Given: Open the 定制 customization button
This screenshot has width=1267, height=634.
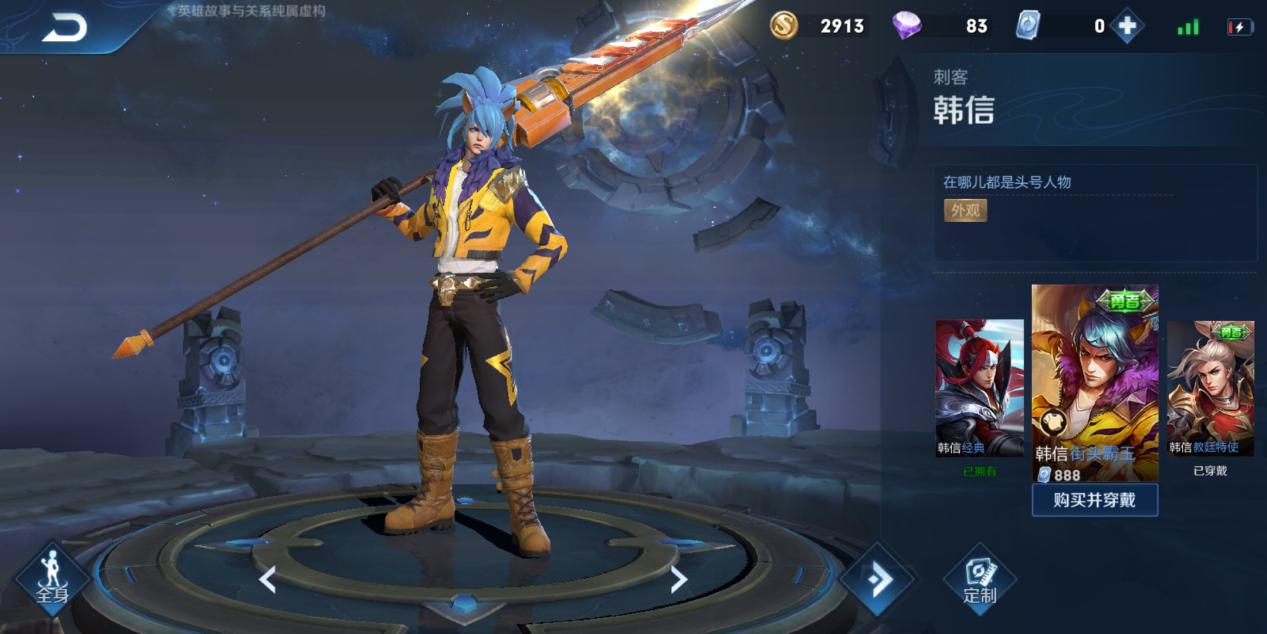Looking at the screenshot, I should 979,579.
